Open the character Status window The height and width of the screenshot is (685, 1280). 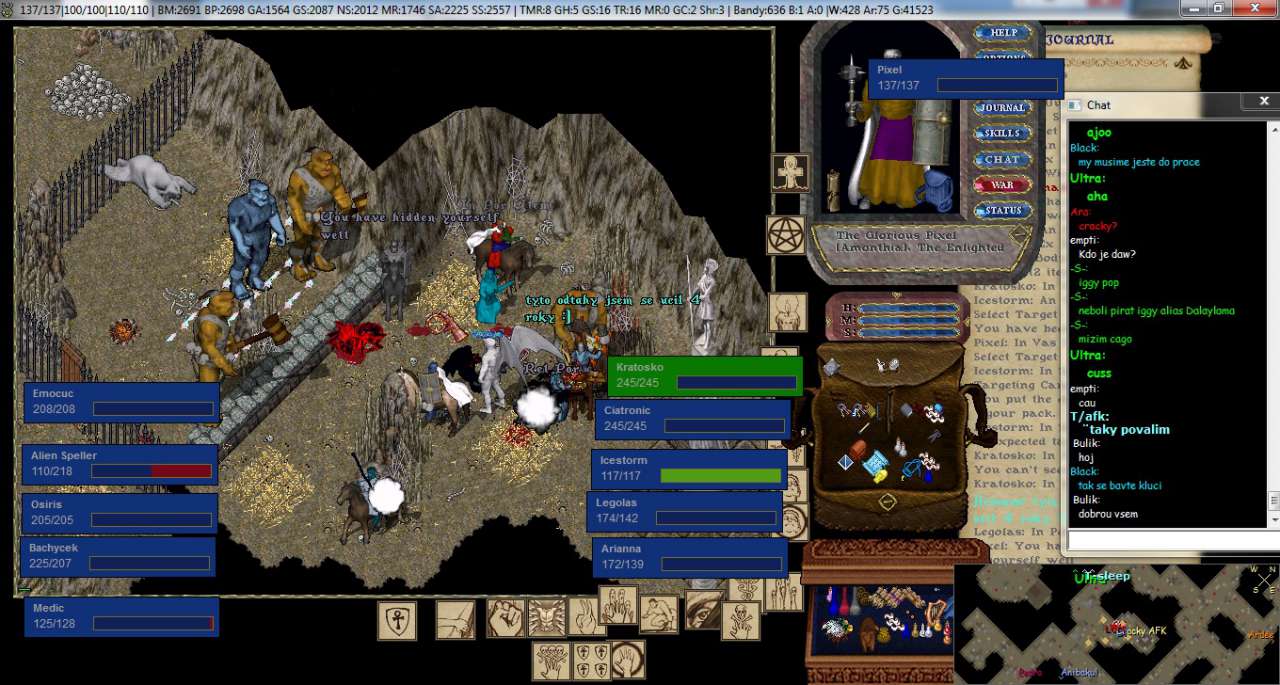[1002, 211]
